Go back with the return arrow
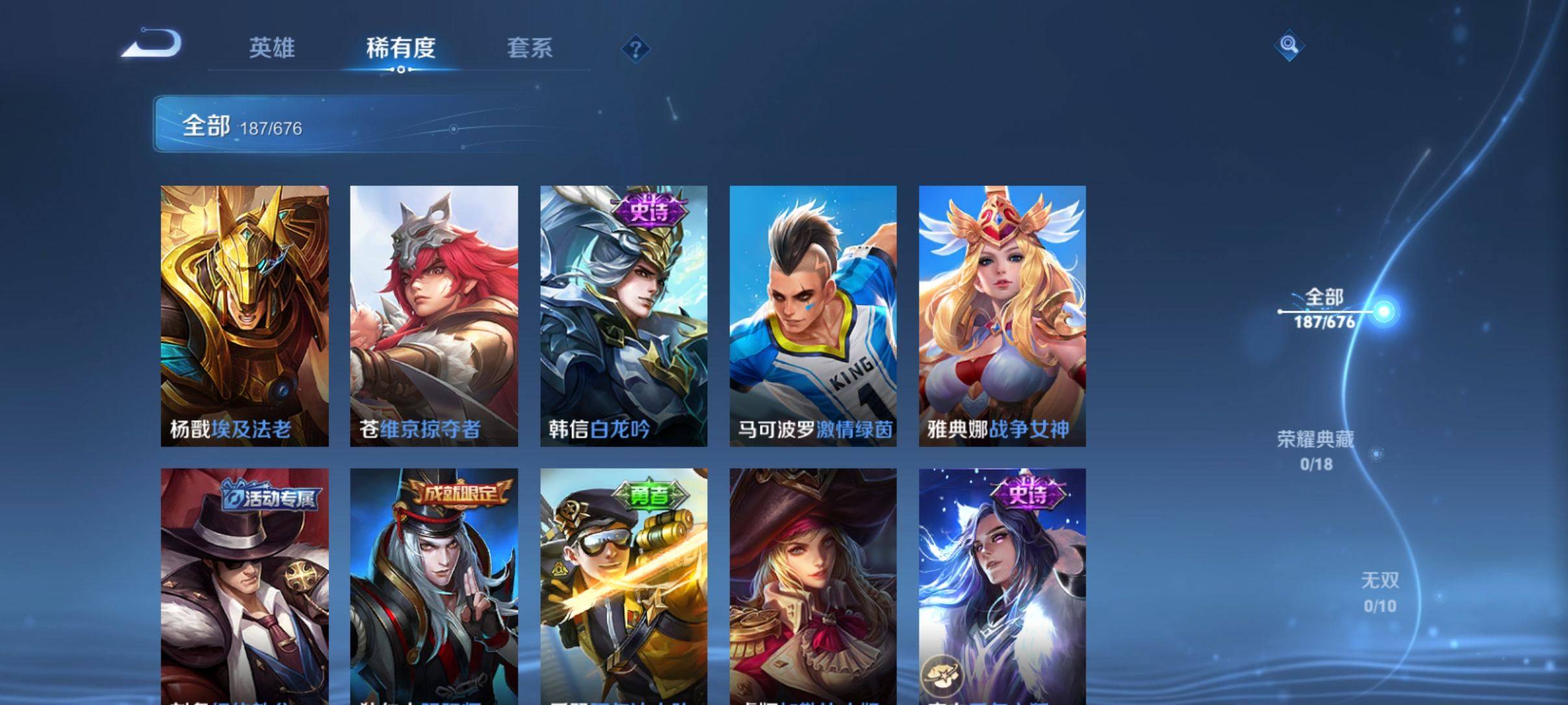Screen dimensions: 1568x705 pyautogui.click(x=152, y=44)
